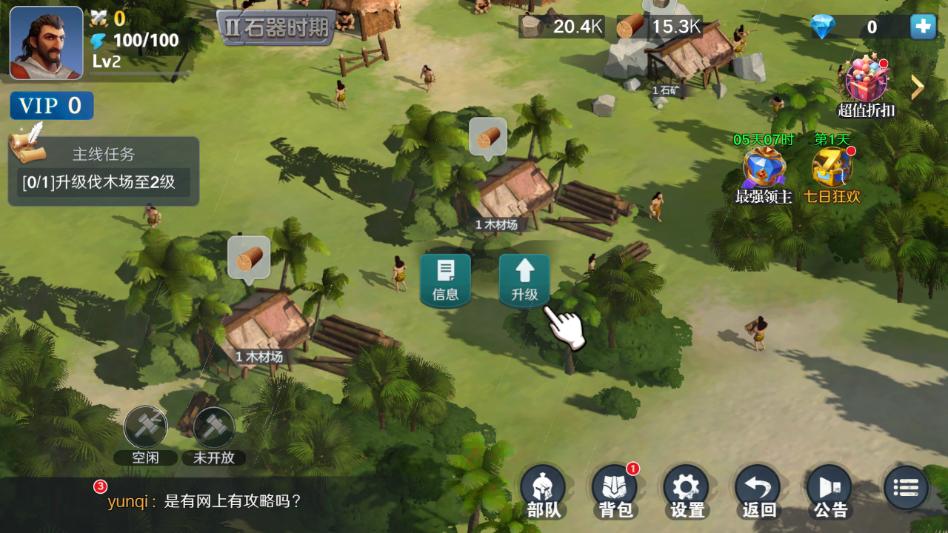Viewport: 948px width, 533px height.
Task: Add diamonds with the plus button
Action: [922, 27]
